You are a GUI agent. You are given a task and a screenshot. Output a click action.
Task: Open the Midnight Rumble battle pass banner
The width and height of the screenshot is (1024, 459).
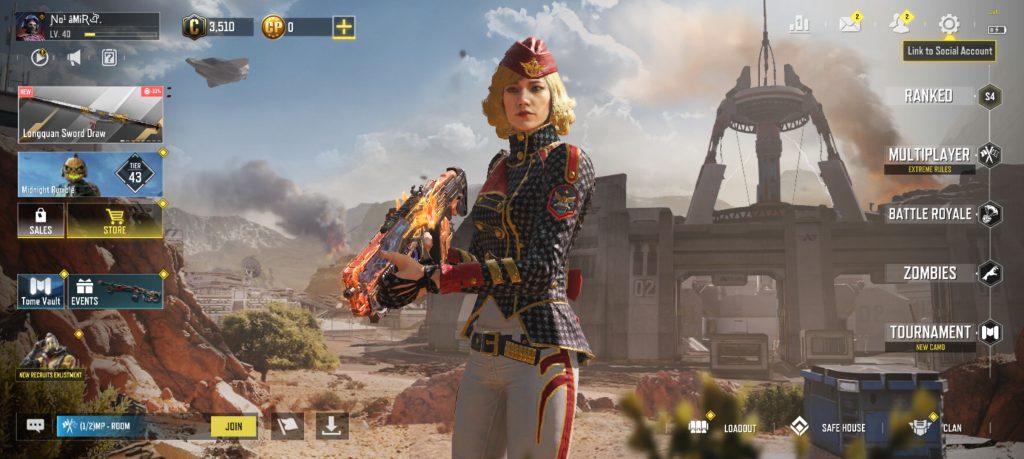click(x=90, y=174)
